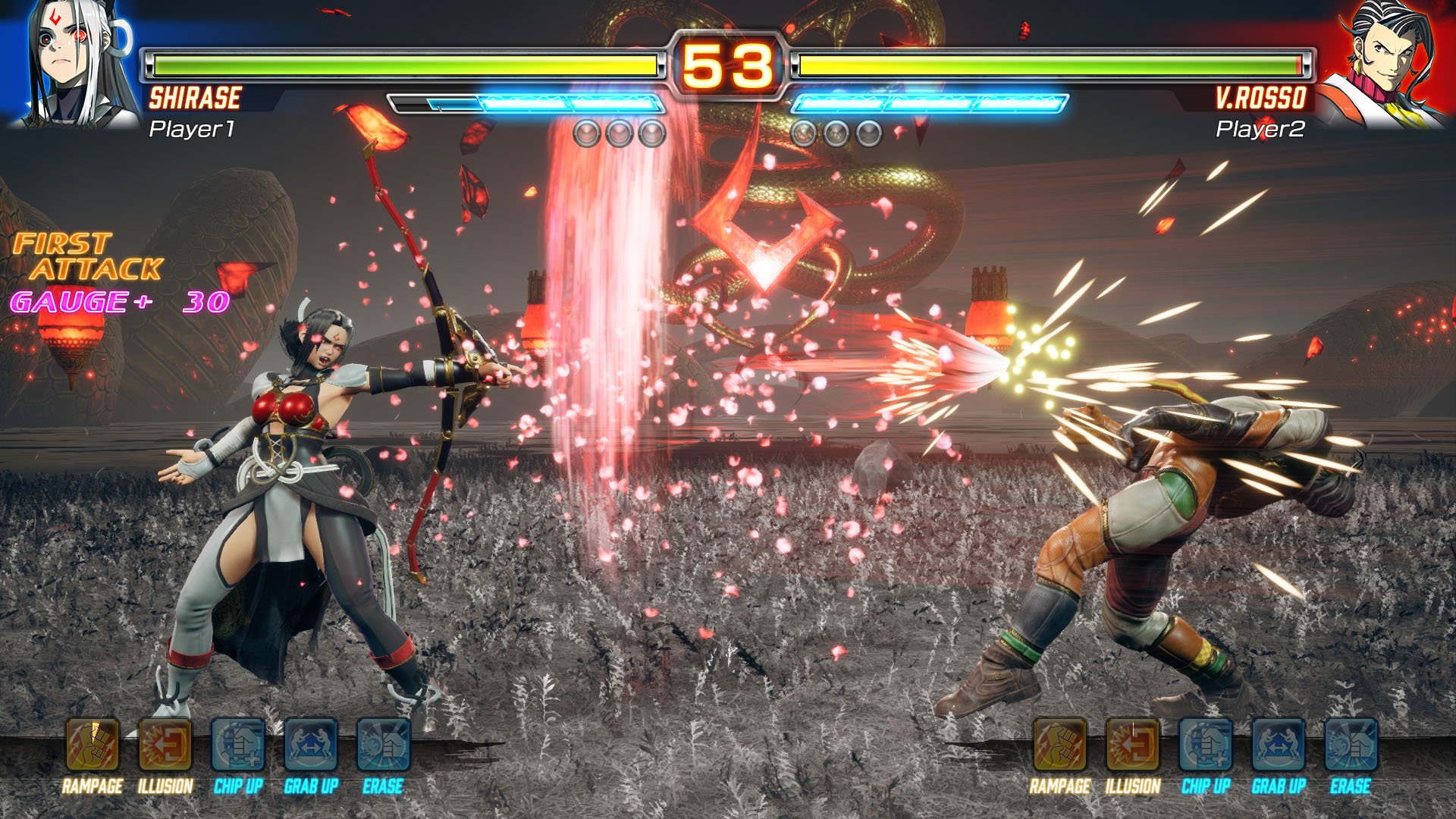Click the GAUGE + 30 notification text
The image size is (1456, 819).
pos(115,303)
